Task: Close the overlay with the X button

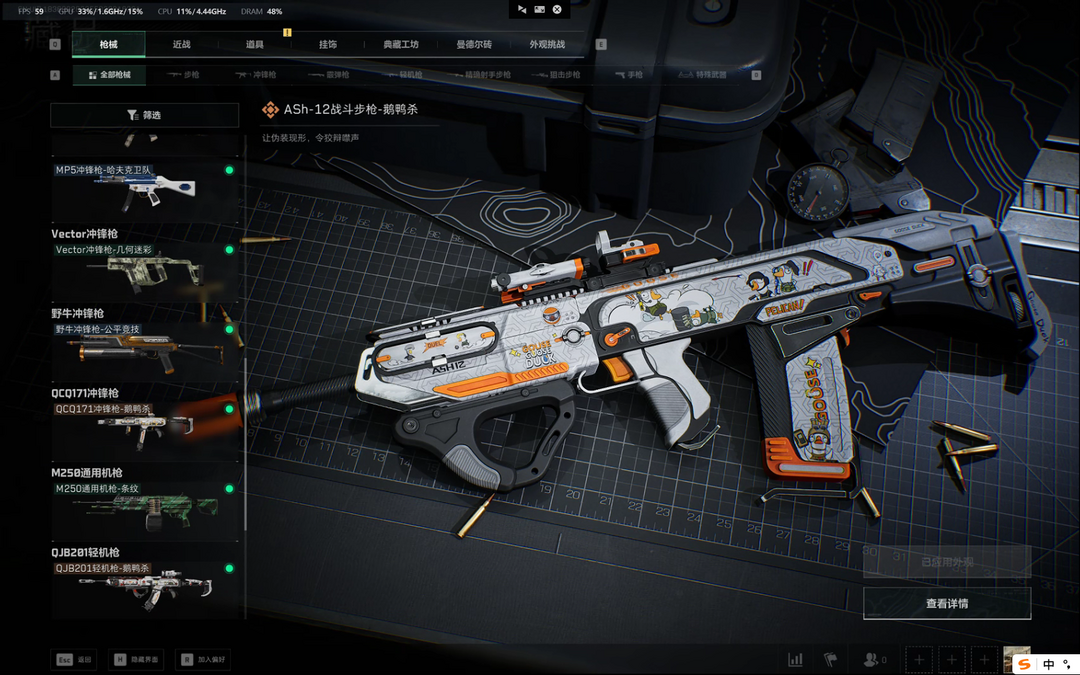Action: [558, 9]
